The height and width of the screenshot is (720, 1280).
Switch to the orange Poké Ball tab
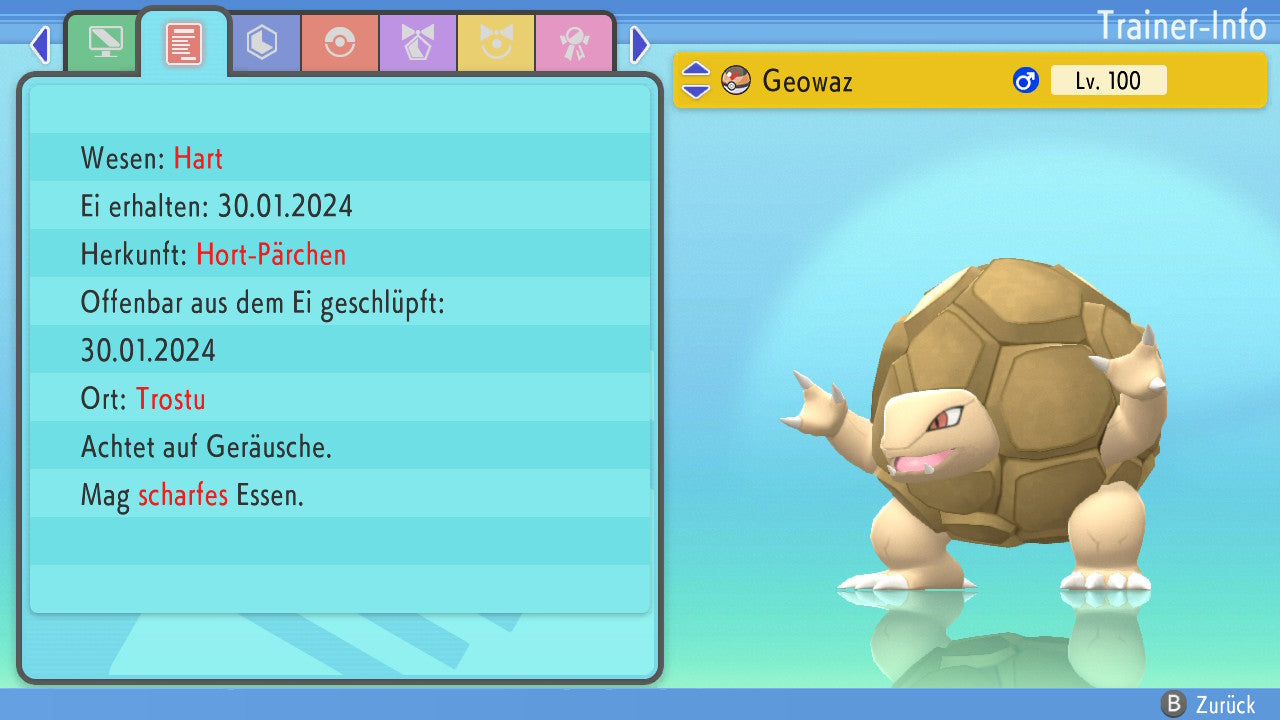(x=339, y=43)
